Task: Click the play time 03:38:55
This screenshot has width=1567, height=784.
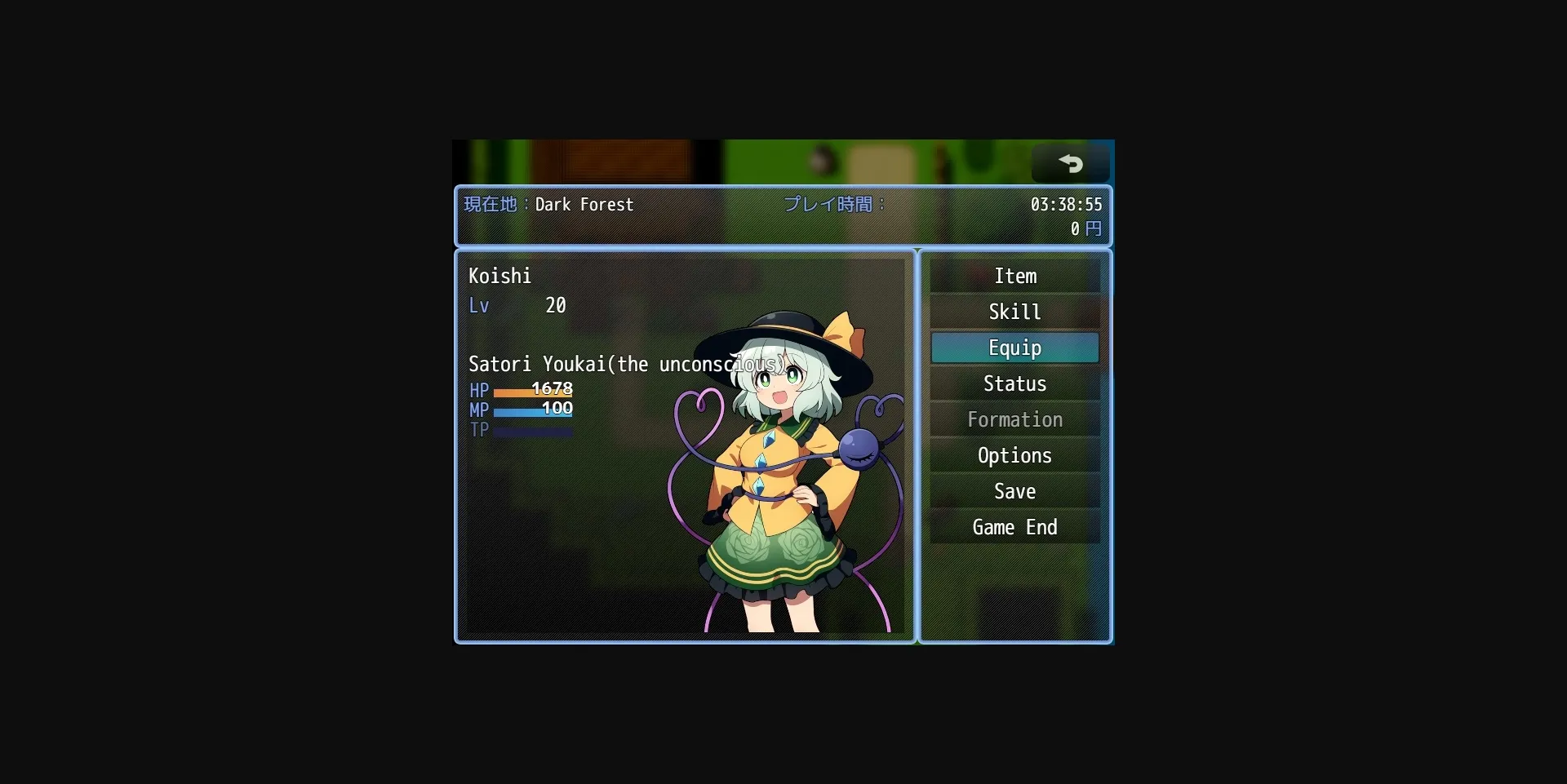Action: 1066,205
